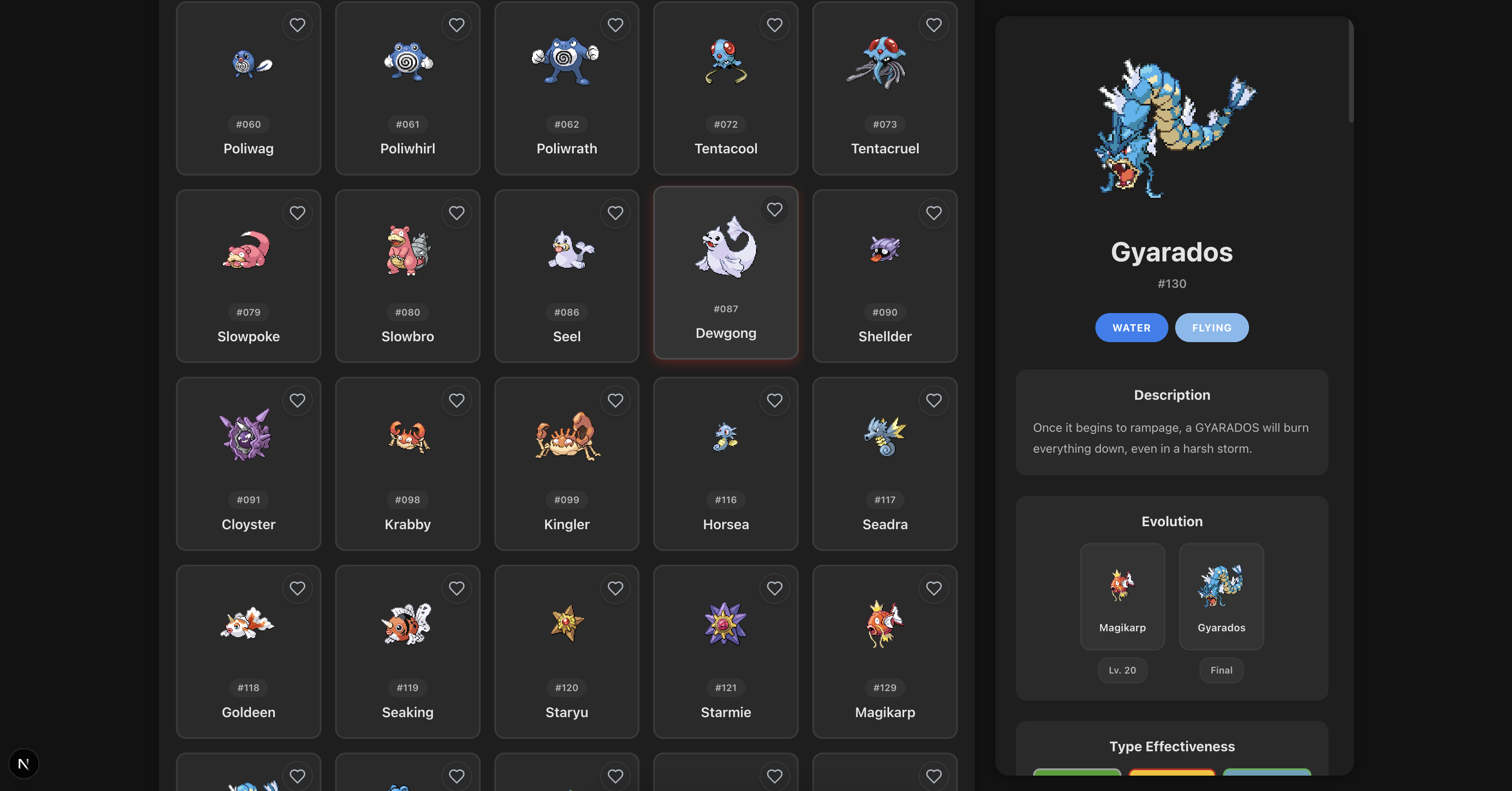
Task: Click the Seadra sprite icon
Action: (x=884, y=436)
